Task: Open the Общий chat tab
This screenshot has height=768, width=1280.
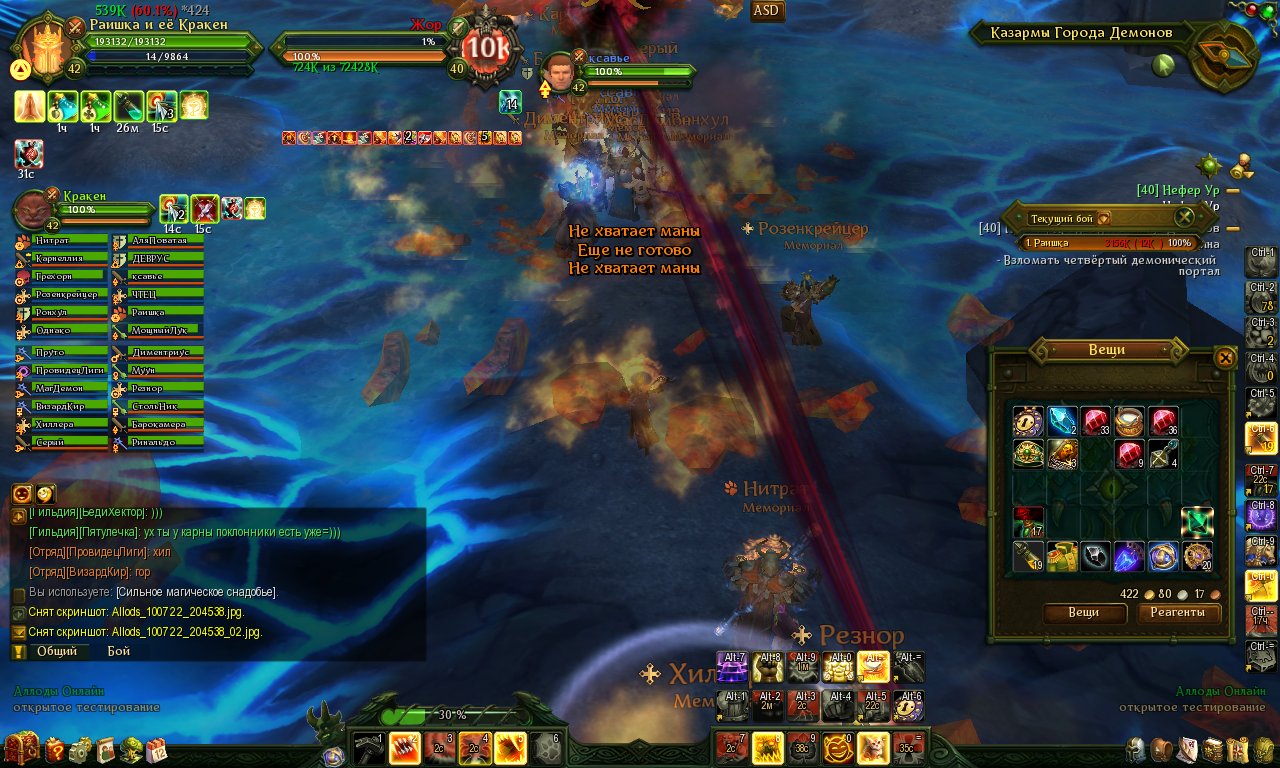Action: point(57,651)
